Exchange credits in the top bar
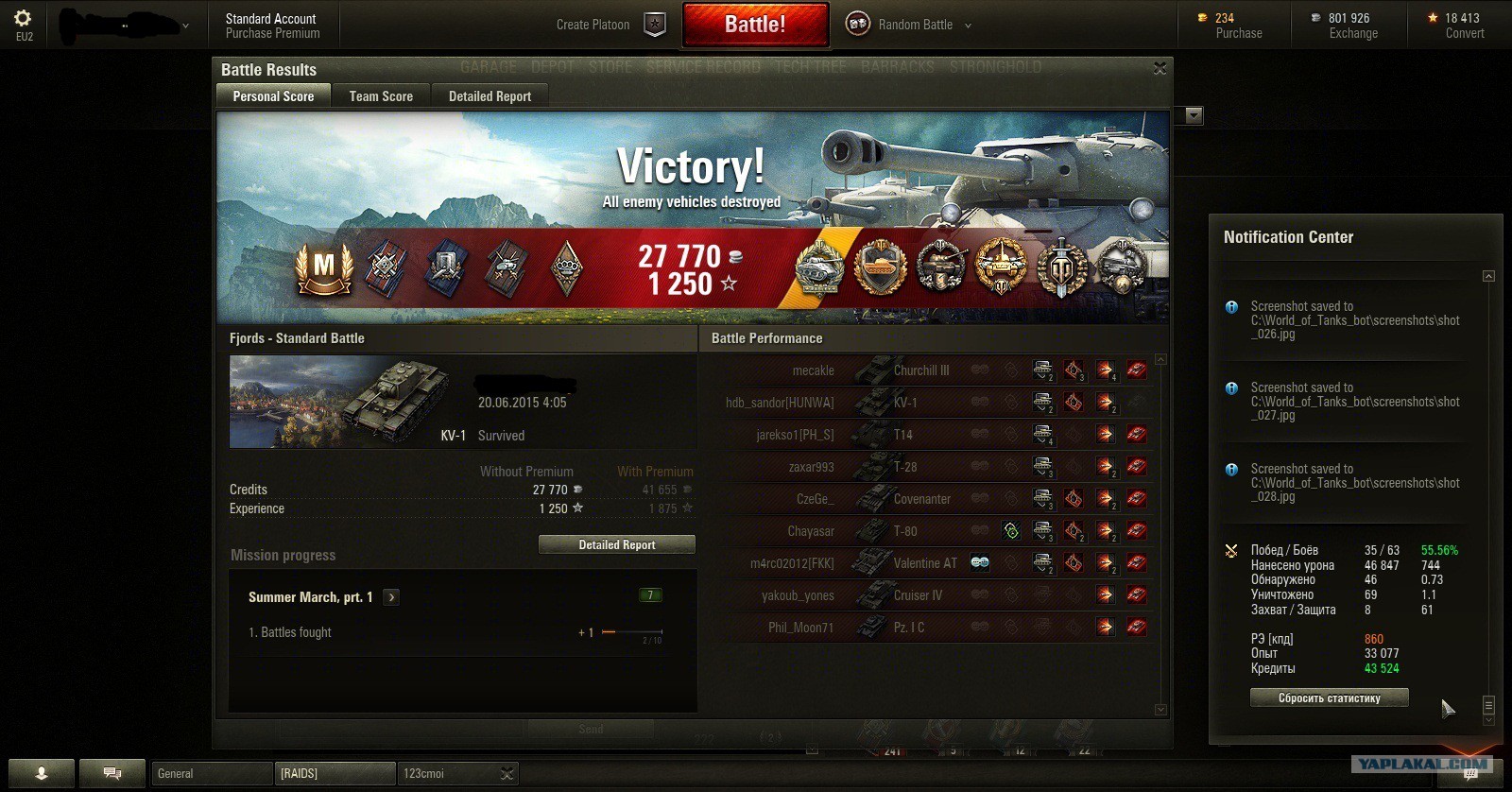Viewport: 1512px width, 792px height. 1353,33
